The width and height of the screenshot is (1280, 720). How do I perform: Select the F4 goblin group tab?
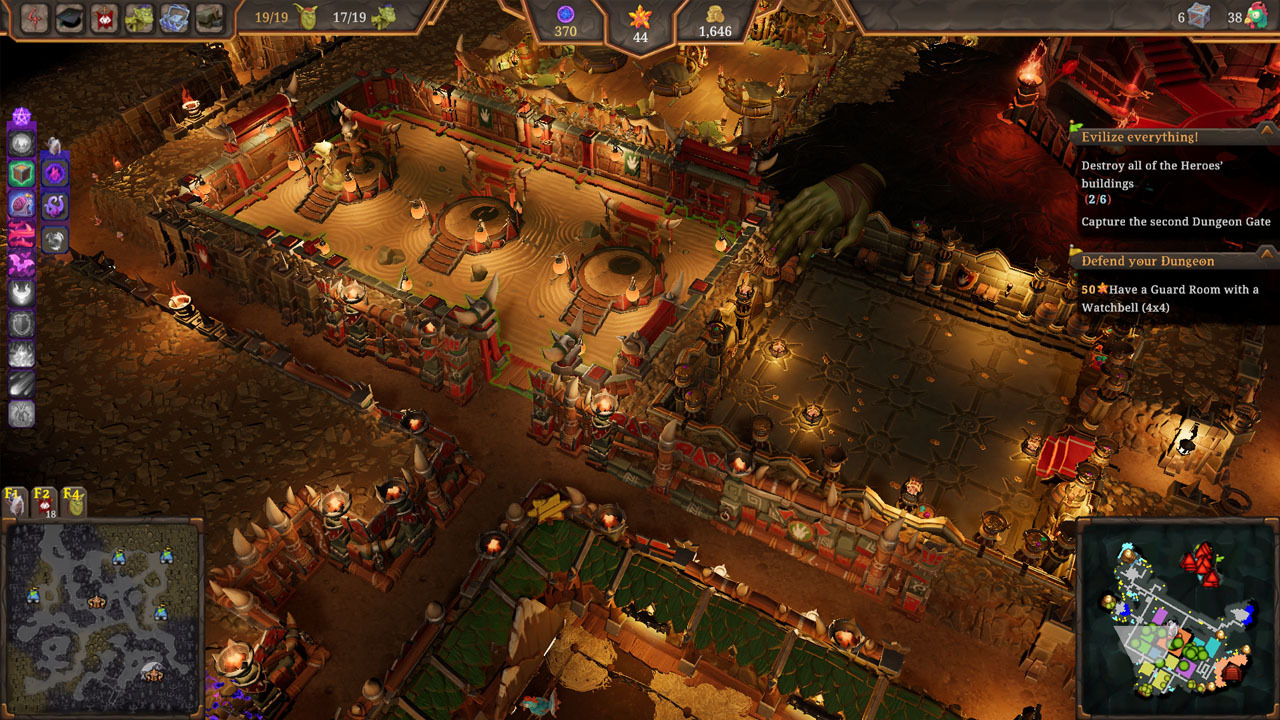pos(73,501)
